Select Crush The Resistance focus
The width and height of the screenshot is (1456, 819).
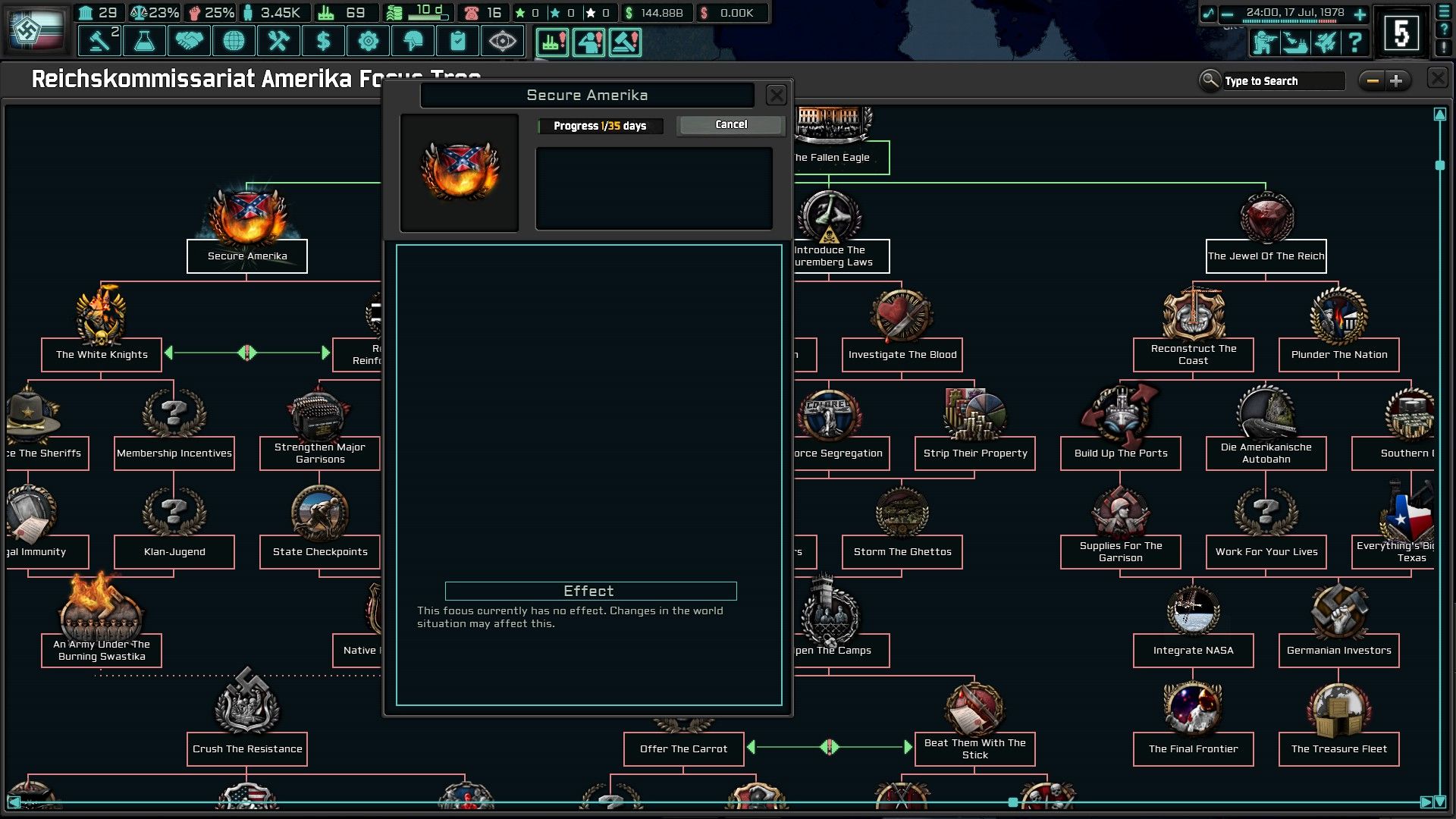247,748
